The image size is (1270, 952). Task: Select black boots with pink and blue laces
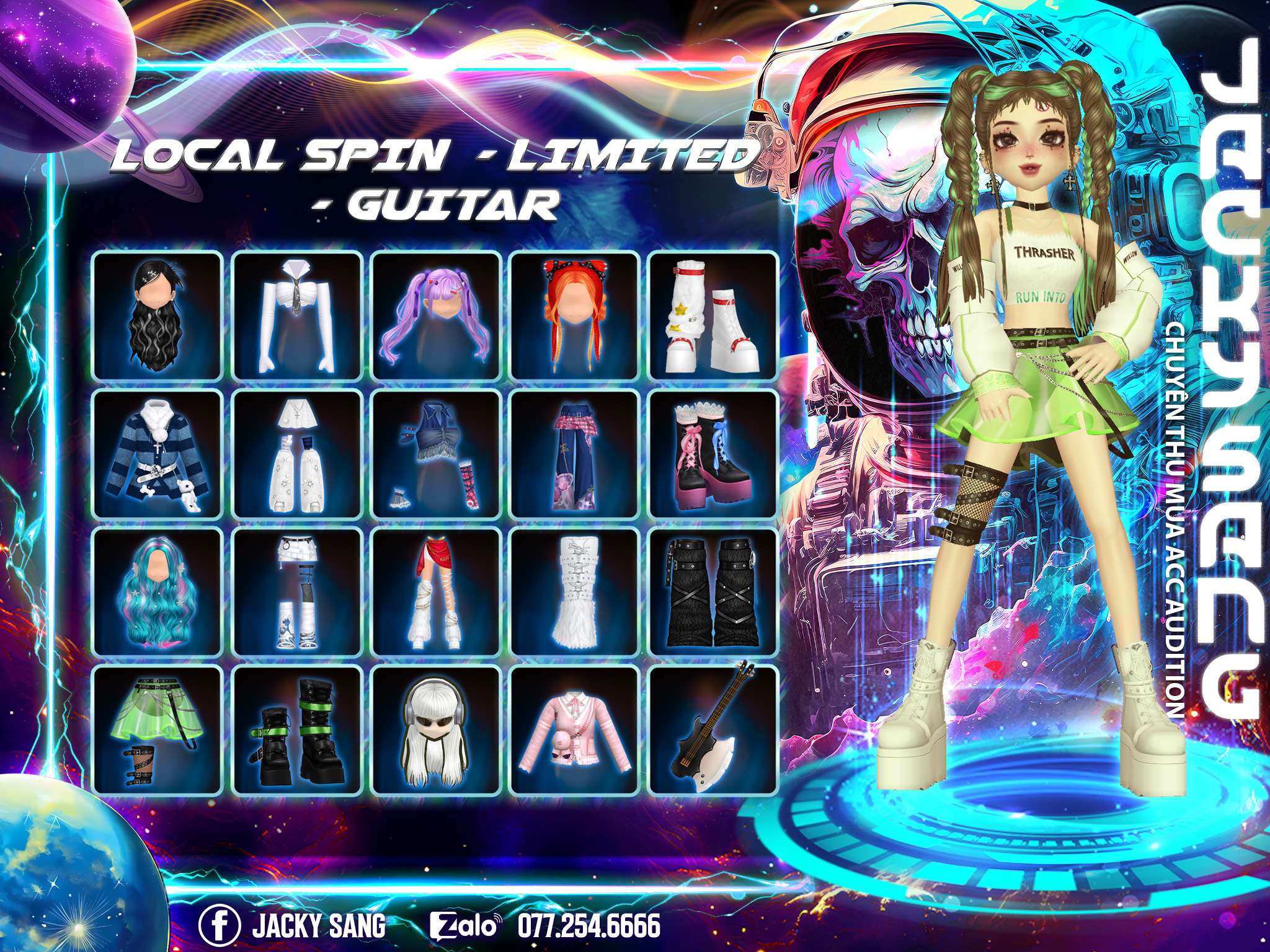[713, 454]
